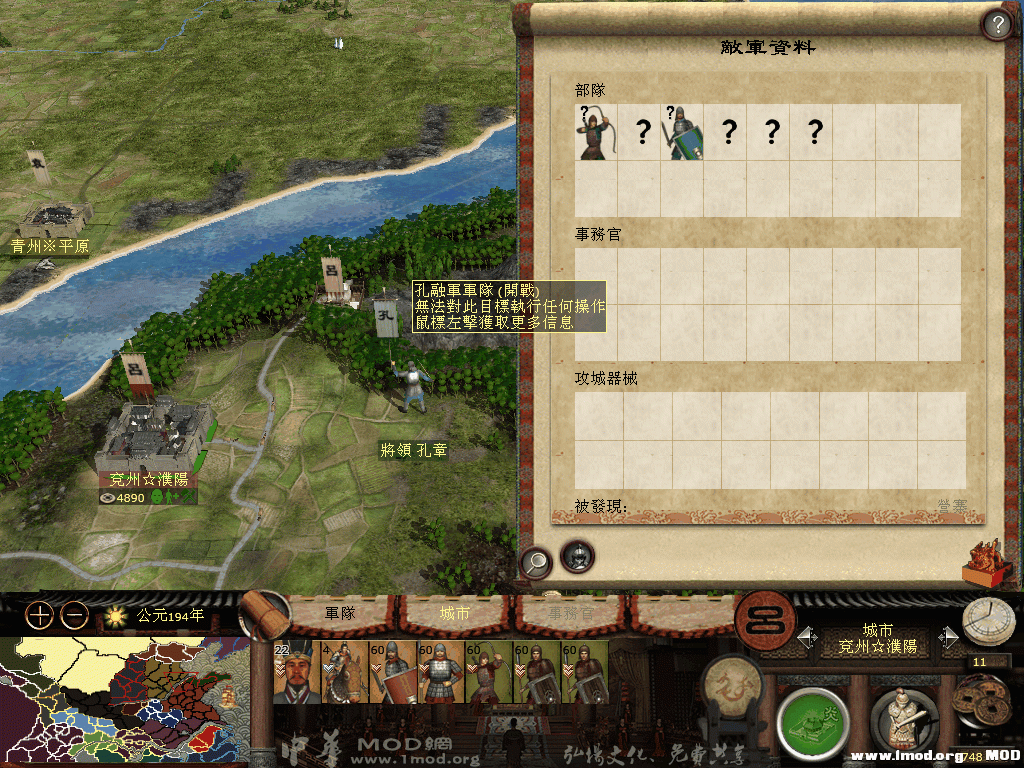This screenshot has width=1024, height=768.
Task: Click the helmet icon on the scroll
Action: tap(577, 556)
